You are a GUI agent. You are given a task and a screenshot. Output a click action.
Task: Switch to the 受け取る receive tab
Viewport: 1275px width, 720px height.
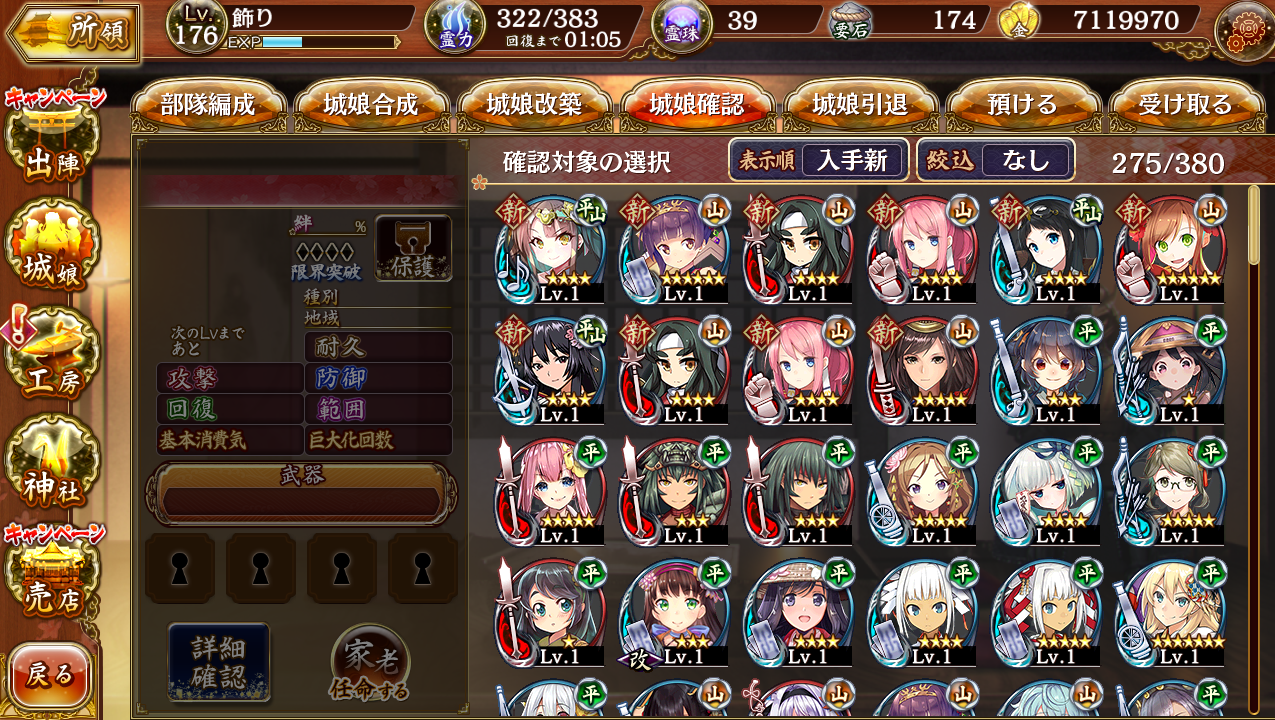[x=1186, y=105]
